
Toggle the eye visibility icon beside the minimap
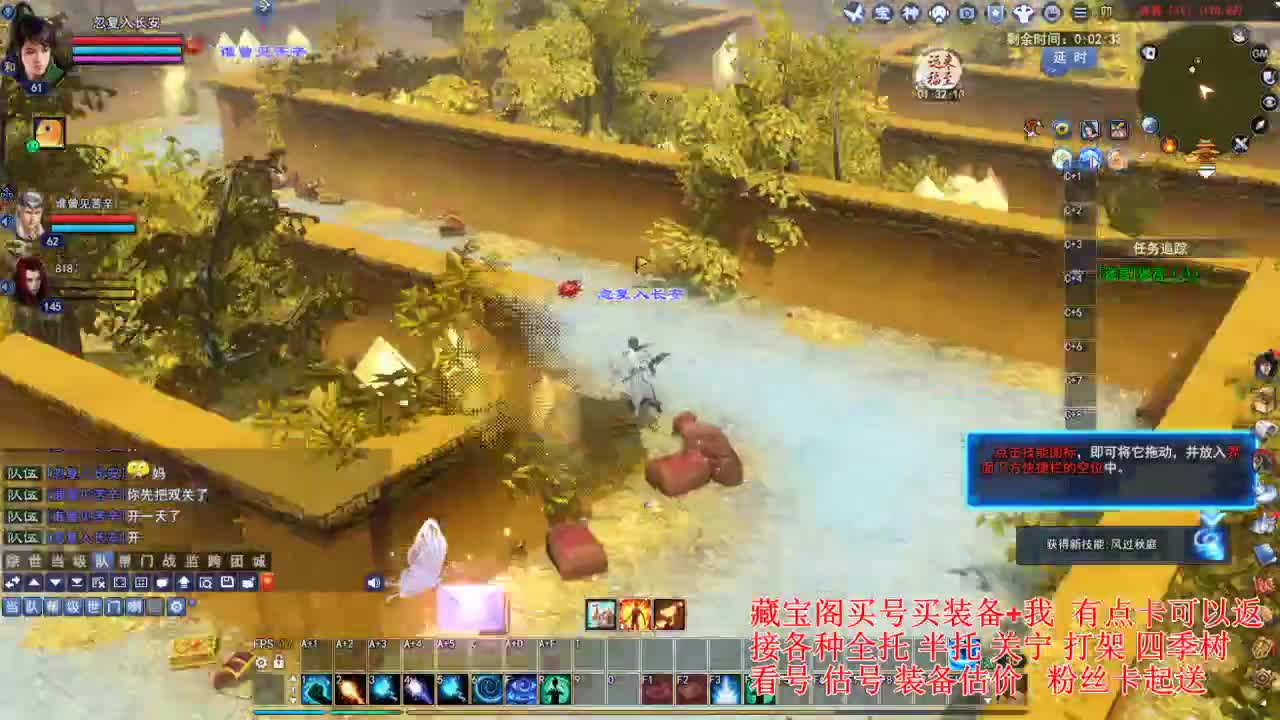1268,102
